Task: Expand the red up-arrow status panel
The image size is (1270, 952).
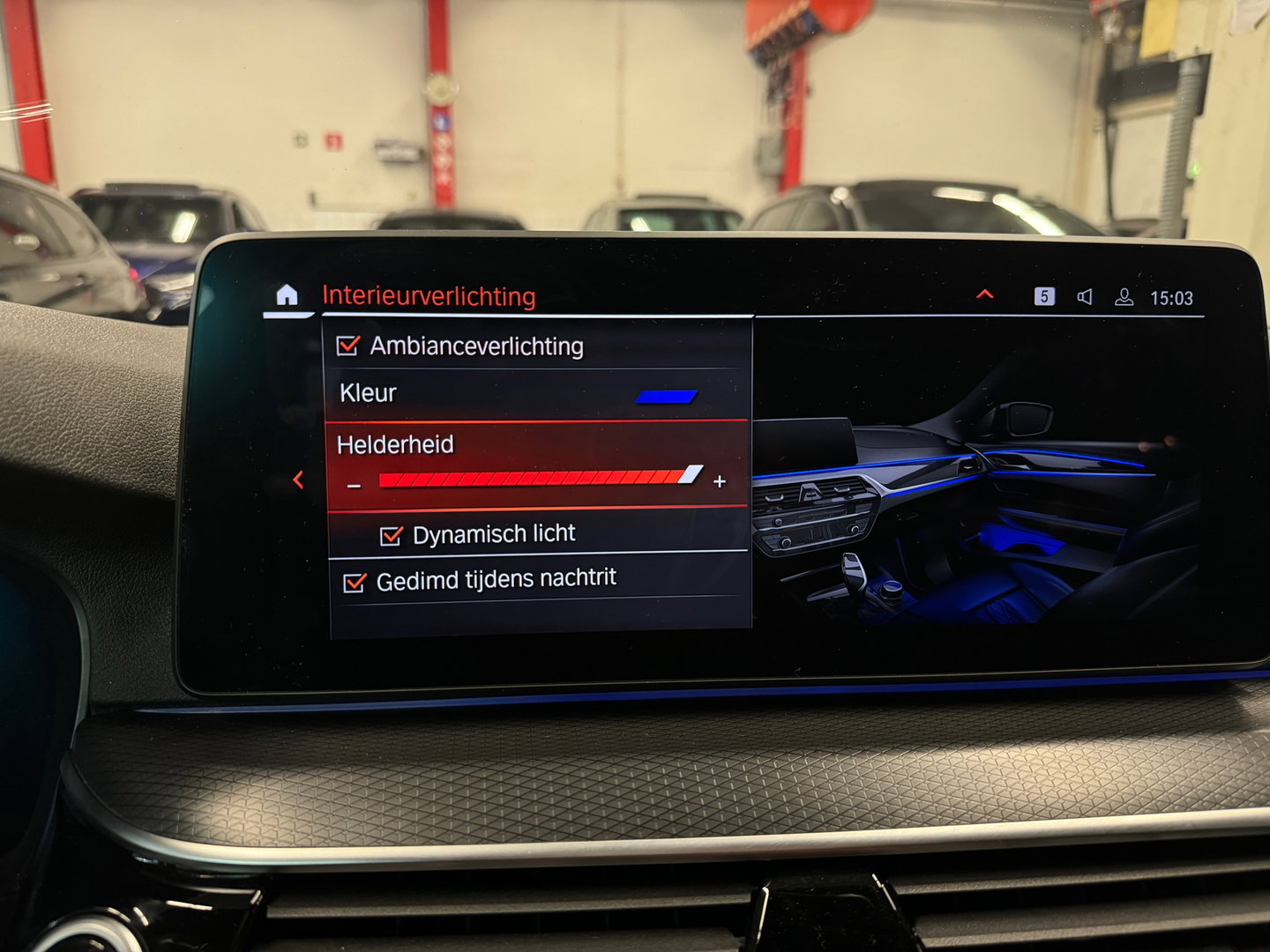Action: 985,294
